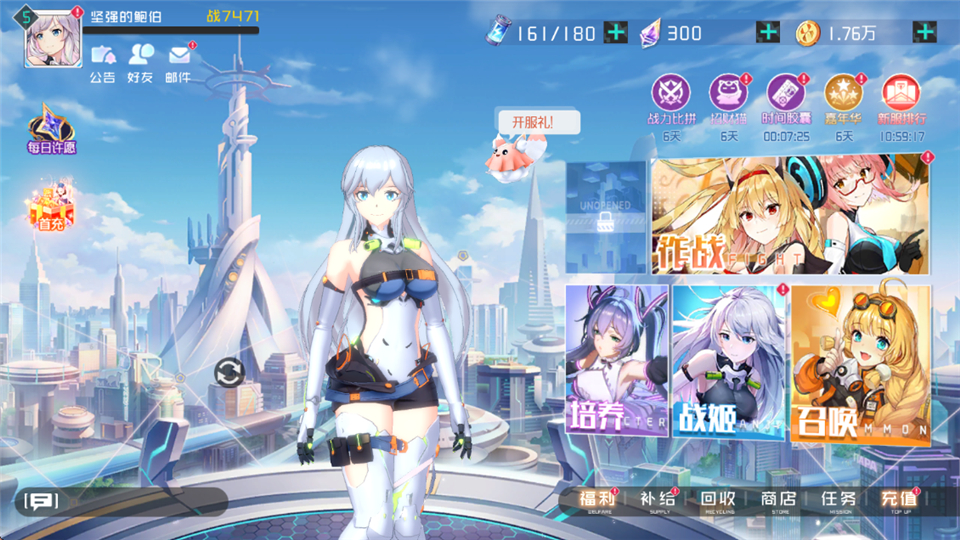Open the 首充 first recharge gift
Viewport: 960px width, 540px height.
pyautogui.click(x=51, y=208)
